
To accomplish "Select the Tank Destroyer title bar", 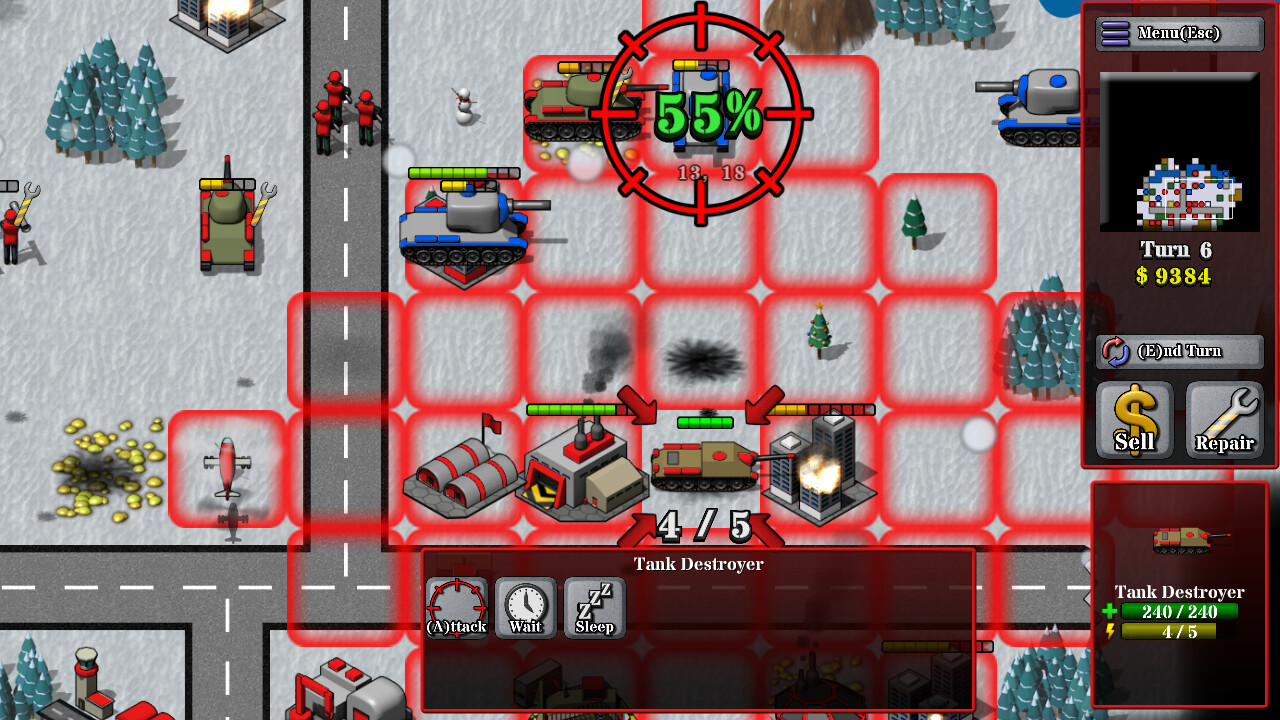I will click(697, 564).
